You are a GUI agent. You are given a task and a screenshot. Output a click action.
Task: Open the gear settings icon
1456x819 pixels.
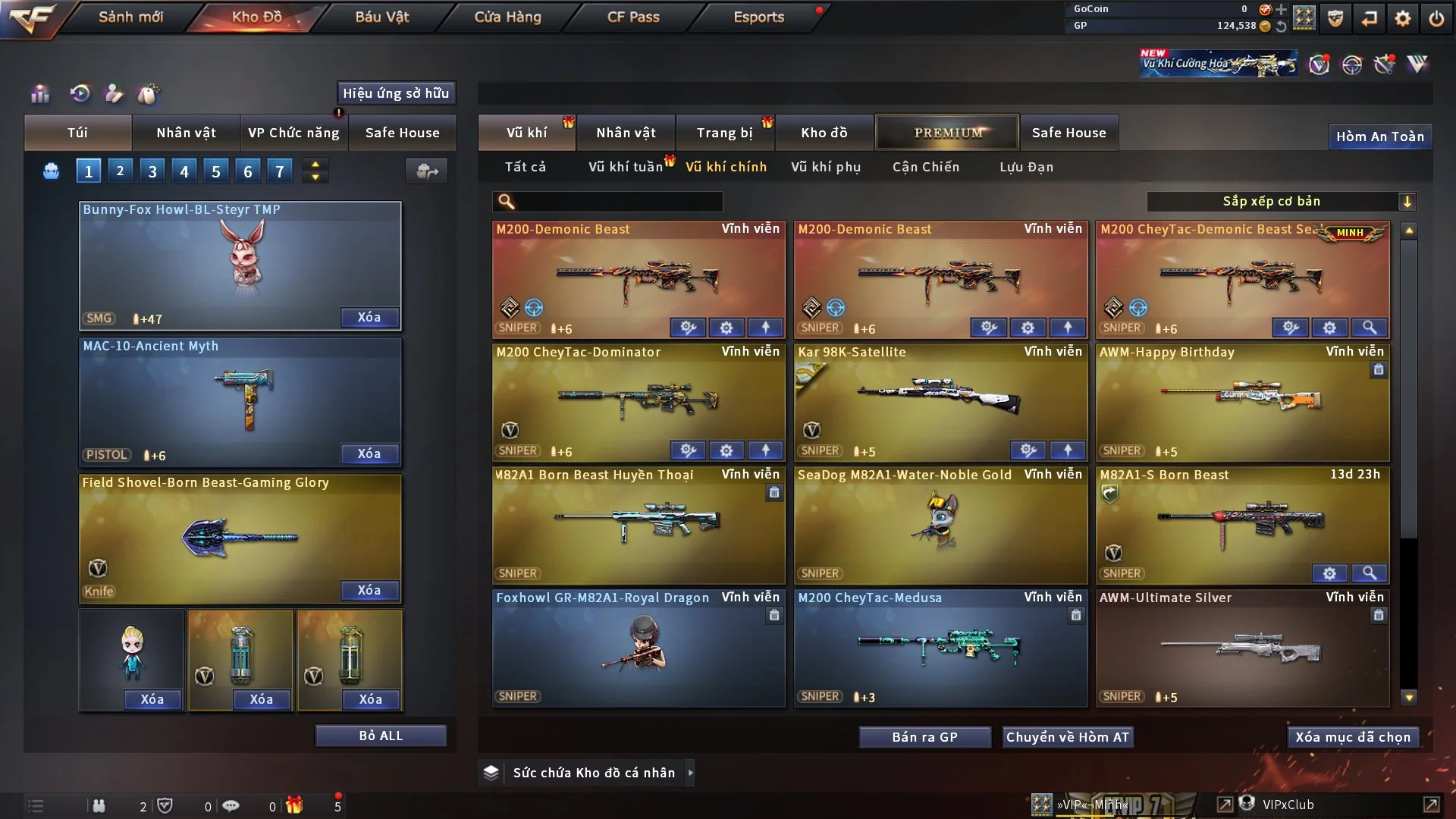pyautogui.click(x=1403, y=18)
